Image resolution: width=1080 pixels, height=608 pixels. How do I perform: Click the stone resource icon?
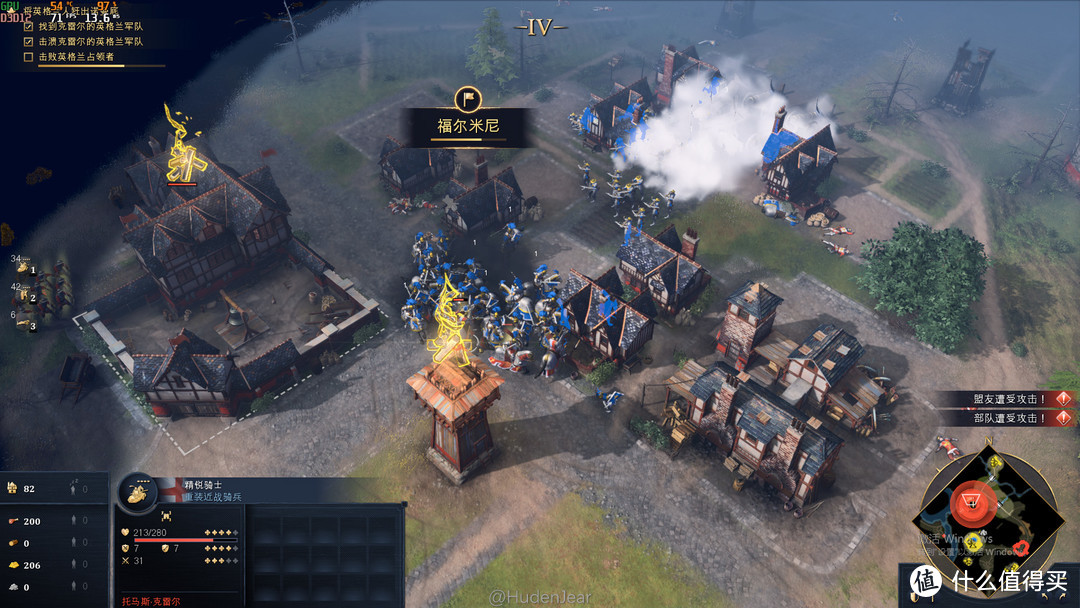[13, 587]
